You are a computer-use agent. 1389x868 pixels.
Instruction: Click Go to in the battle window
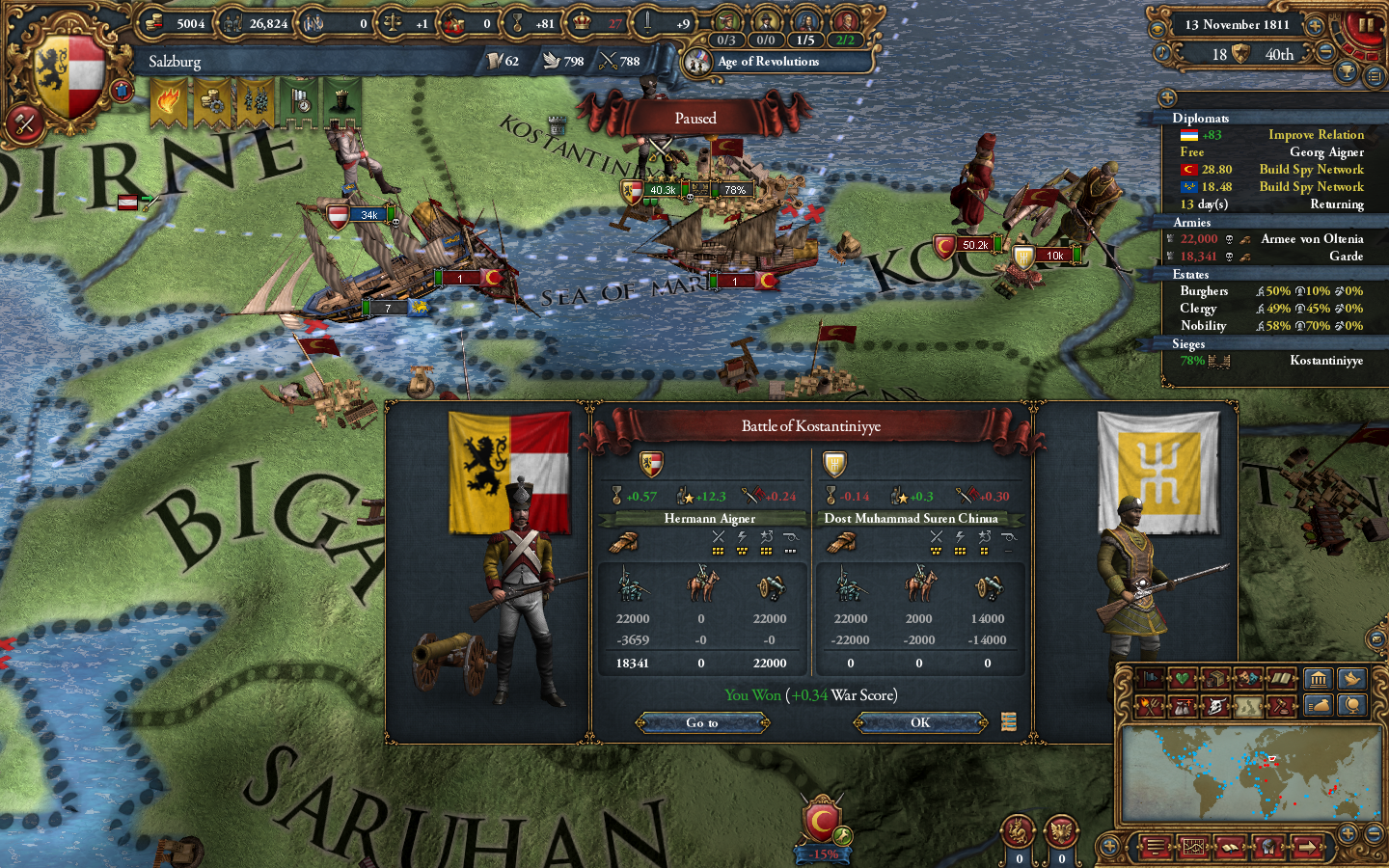[x=701, y=722]
